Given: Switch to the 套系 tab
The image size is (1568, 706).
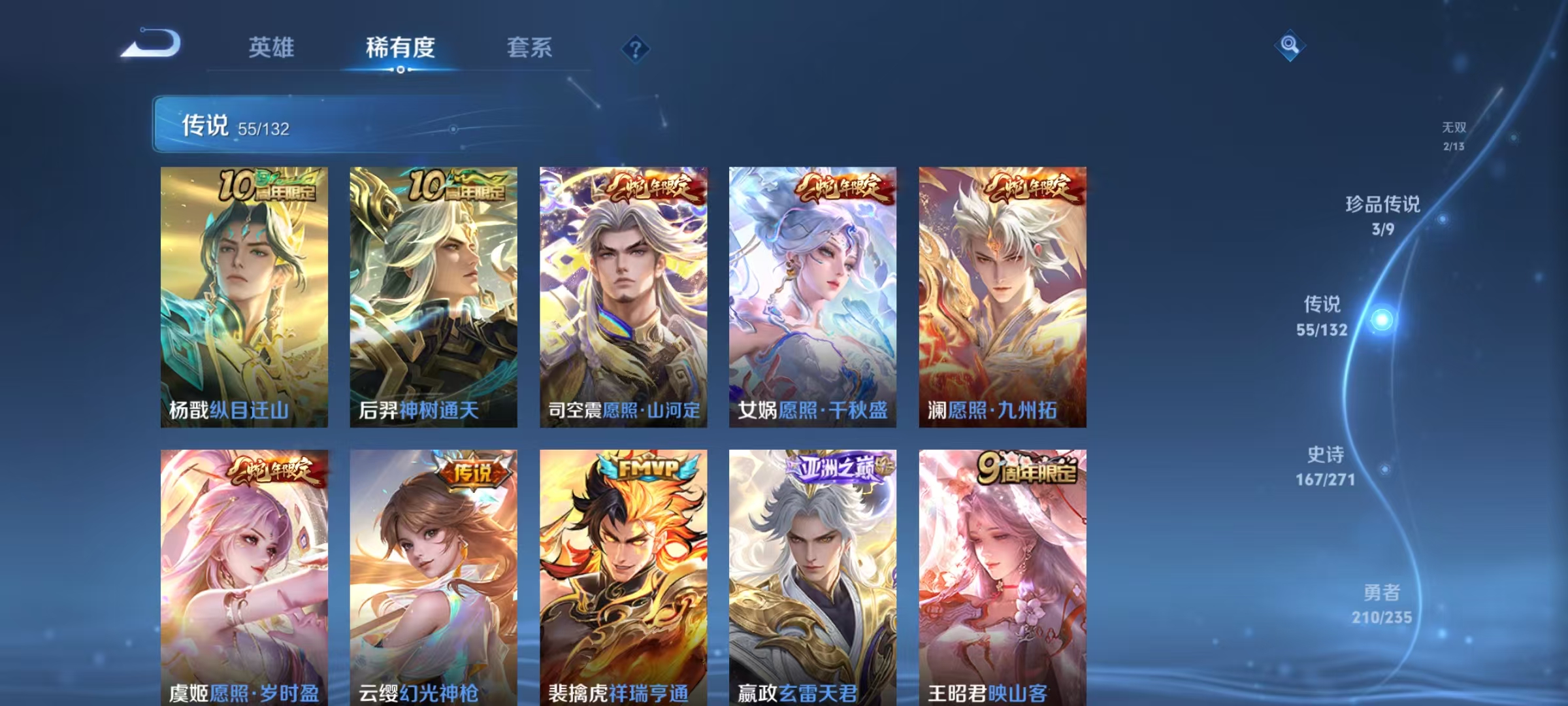Looking at the screenshot, I should pyautogui.click(x=529, y=47).
